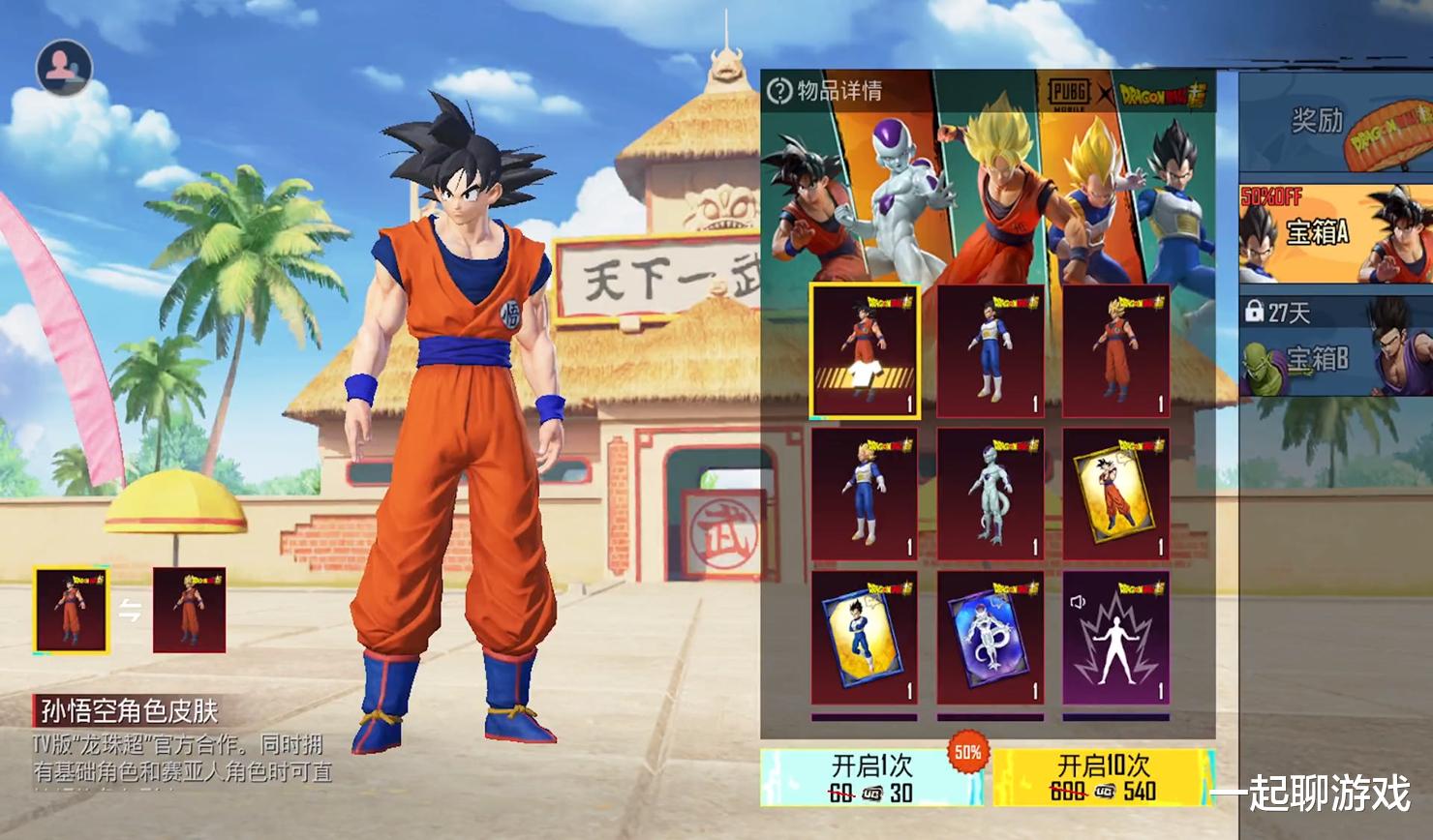This screenshot has width=1433, height=840.
Task: Open the 开启1次 crate for 30 UC
Action: pyautogui.click(x=870, y=777)
